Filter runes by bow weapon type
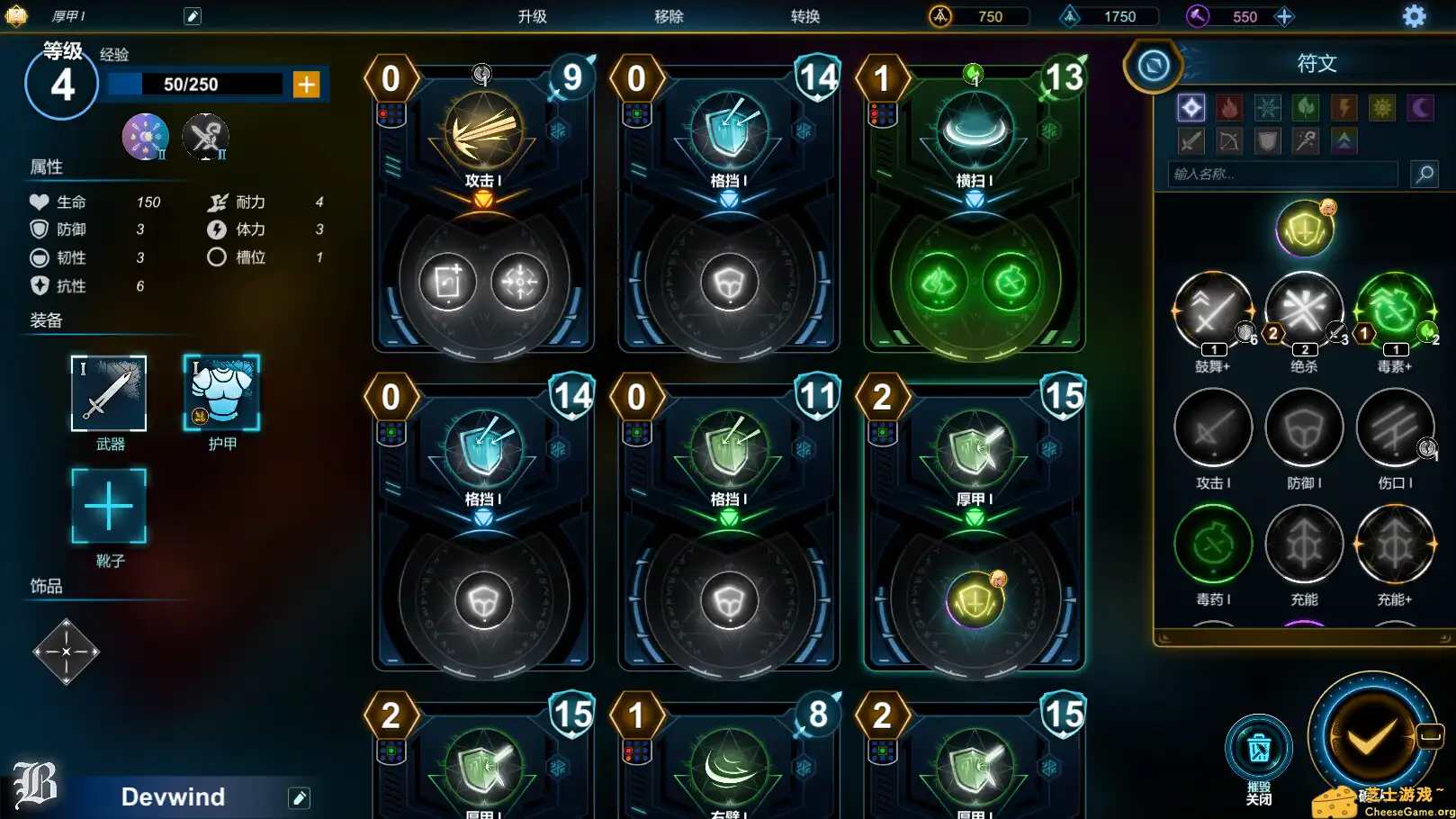The height and width of the screenshot is (819, 1456). [1229, 141]
